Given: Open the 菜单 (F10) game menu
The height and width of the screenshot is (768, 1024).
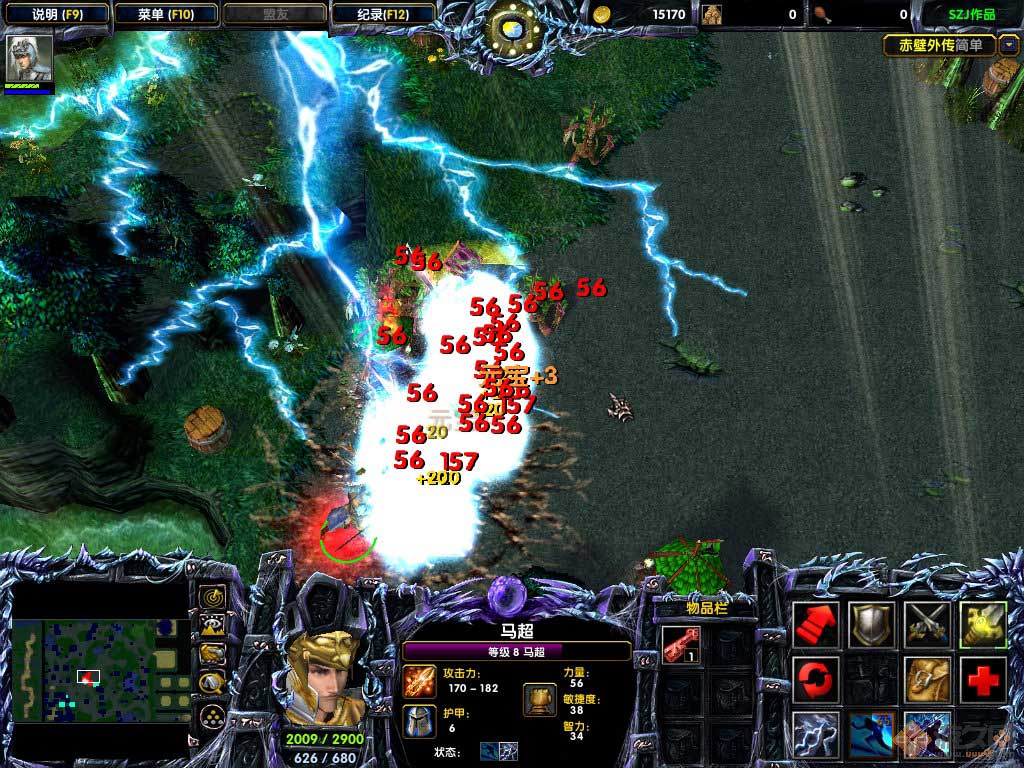Looking at the screenshot, I should [164, 15].
